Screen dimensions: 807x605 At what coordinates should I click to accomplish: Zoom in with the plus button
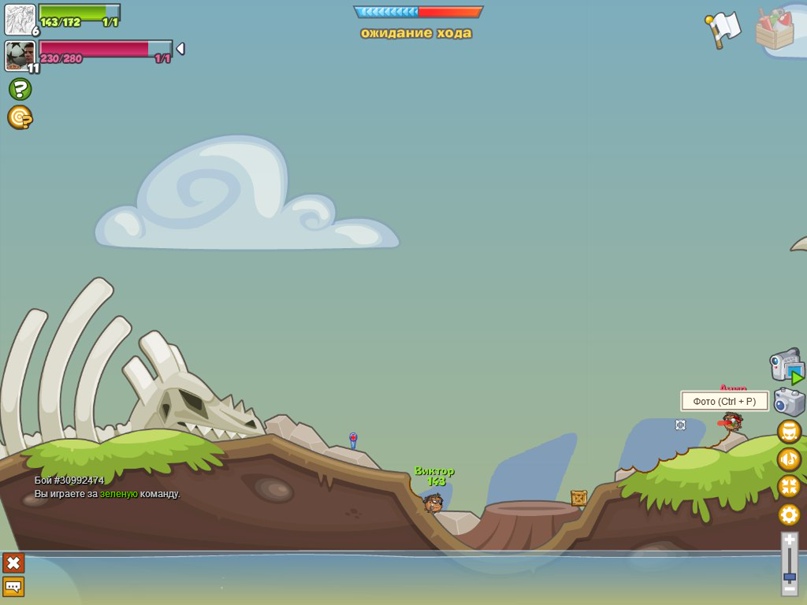coord(790,540)
